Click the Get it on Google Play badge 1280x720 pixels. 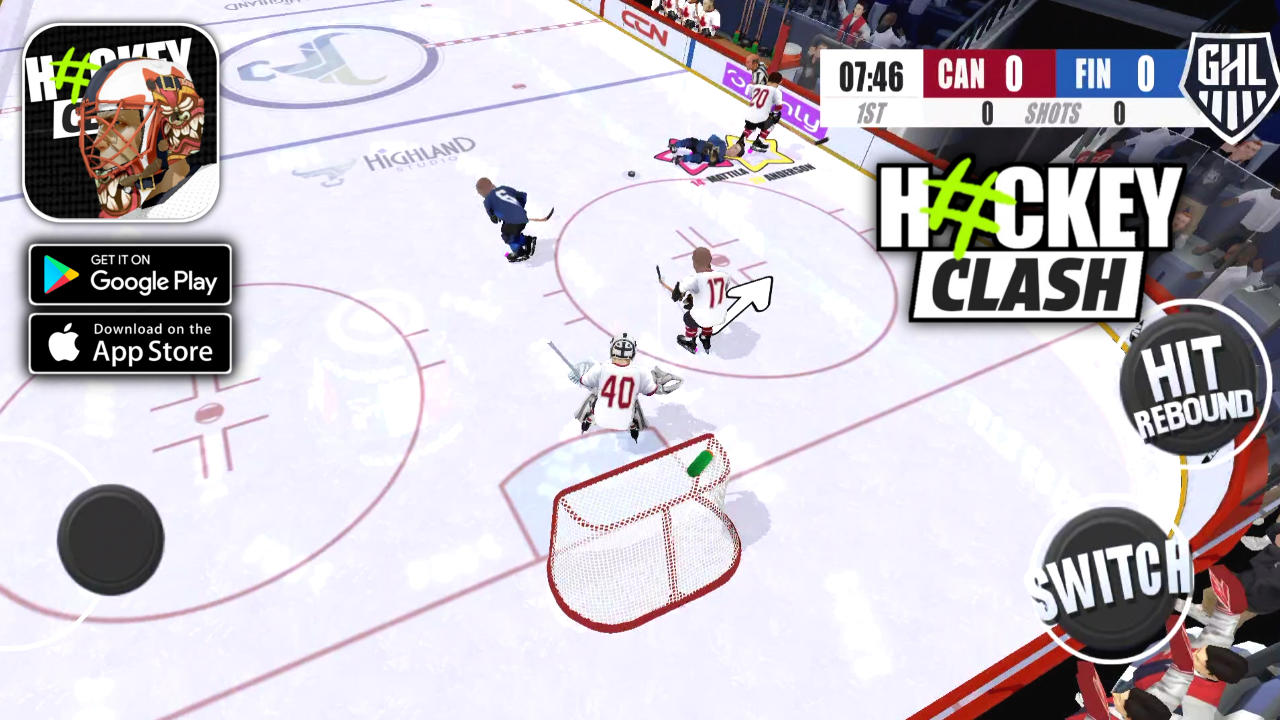click(130, 274)
